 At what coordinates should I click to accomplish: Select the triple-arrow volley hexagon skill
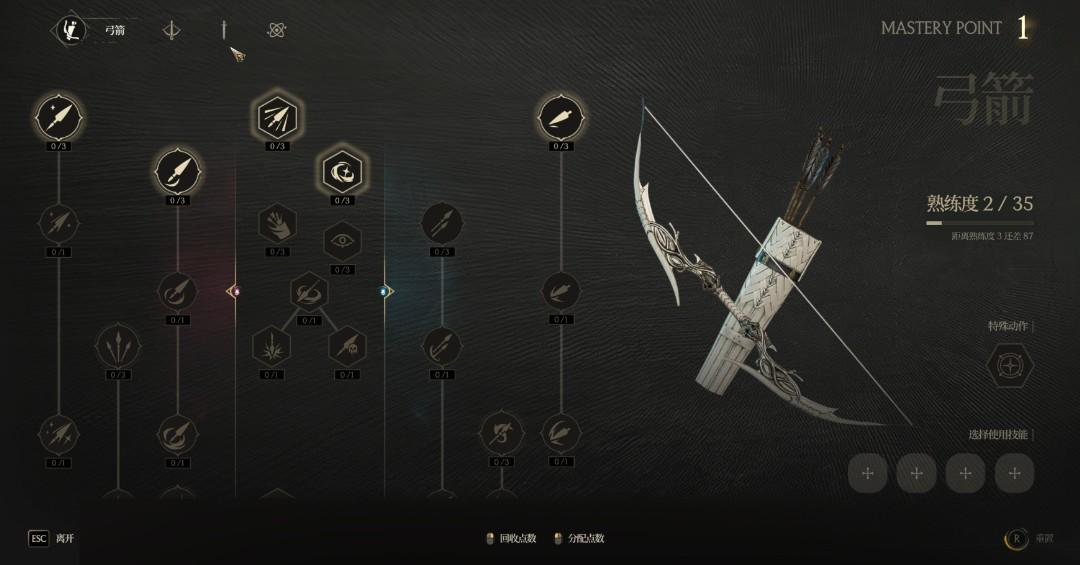[x=277, y=119]
